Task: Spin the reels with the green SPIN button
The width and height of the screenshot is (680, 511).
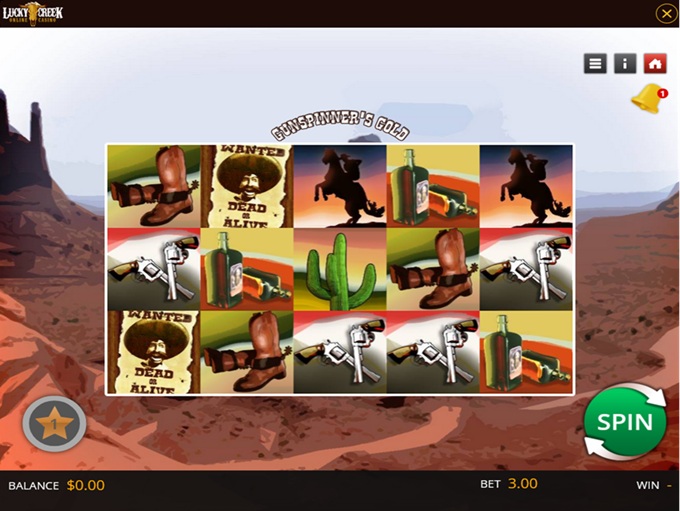Action: [x=625, y=421]
